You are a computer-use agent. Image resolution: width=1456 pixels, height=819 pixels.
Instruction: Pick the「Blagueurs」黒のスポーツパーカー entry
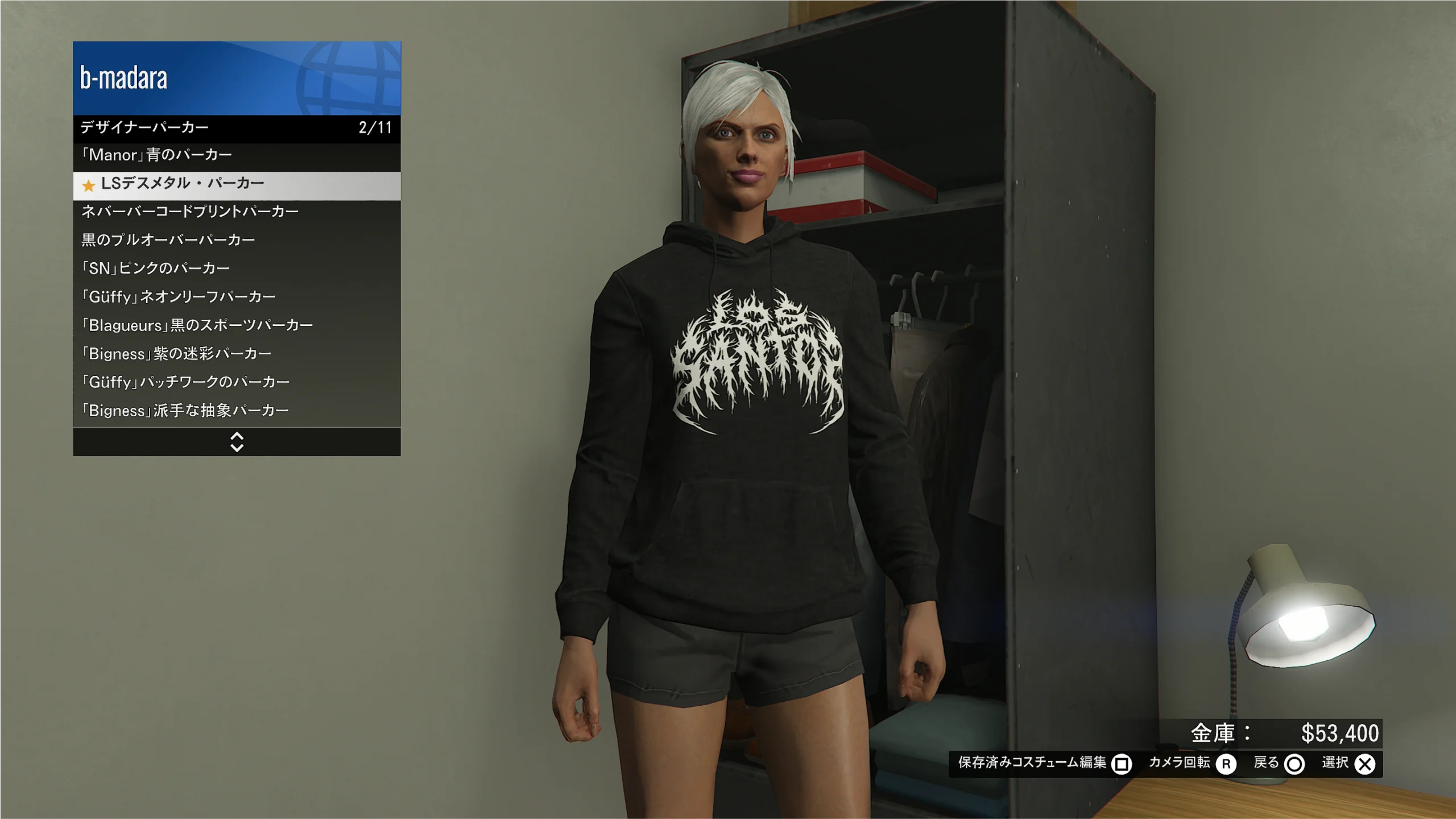click(x=237, y=325)
